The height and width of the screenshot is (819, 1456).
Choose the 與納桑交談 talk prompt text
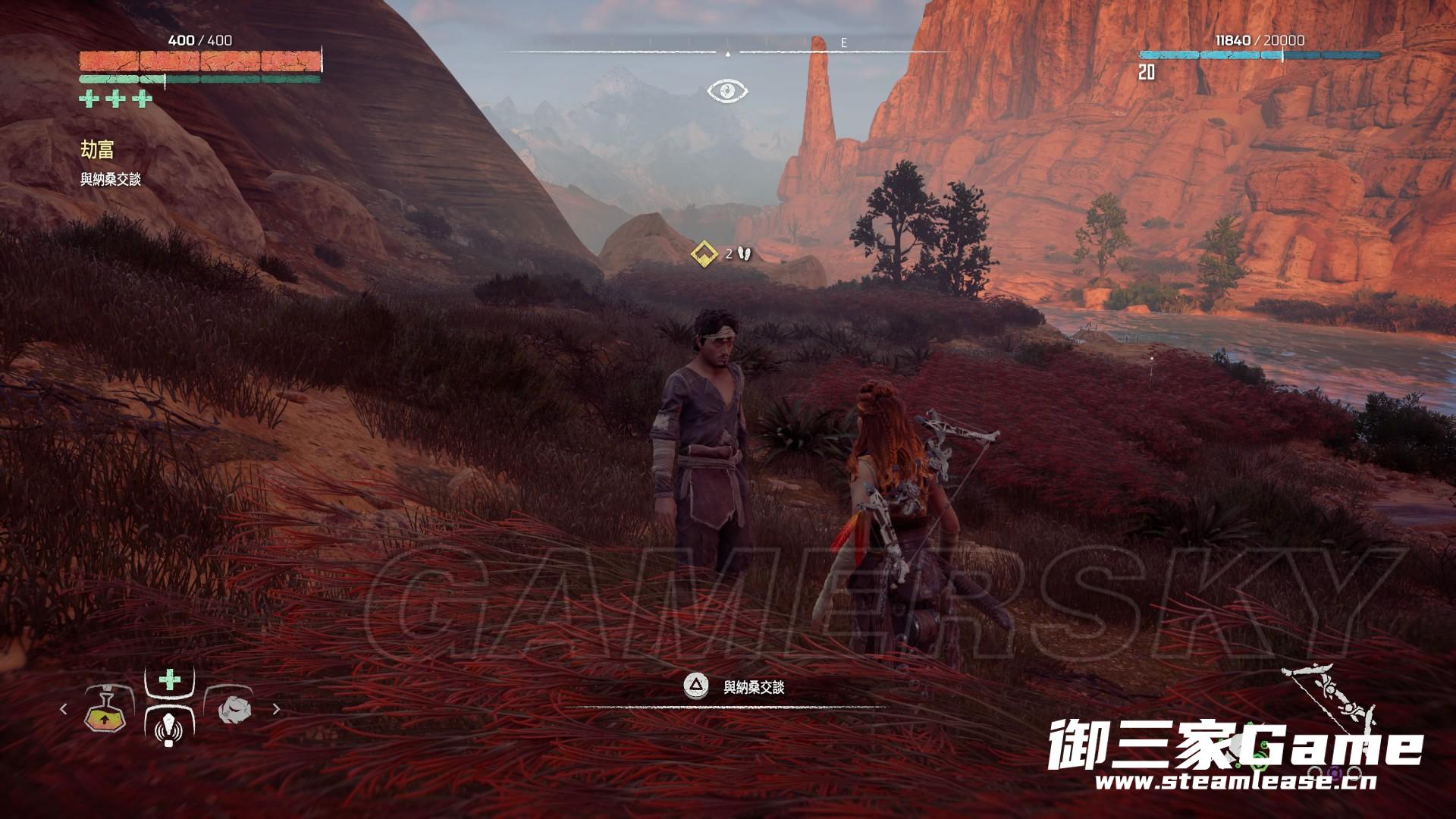pos(753,687)
